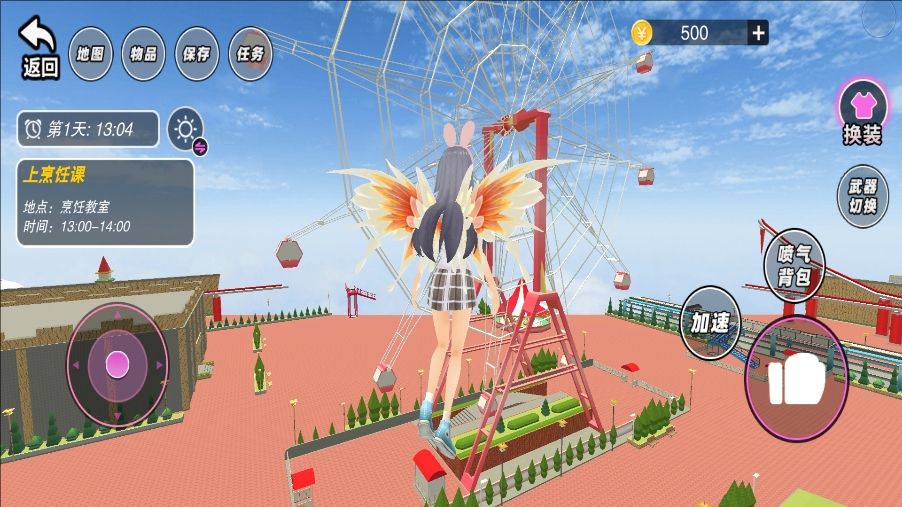Open the 物品 items inventory
Screen dimensions: 902x507
coord(144,53)
